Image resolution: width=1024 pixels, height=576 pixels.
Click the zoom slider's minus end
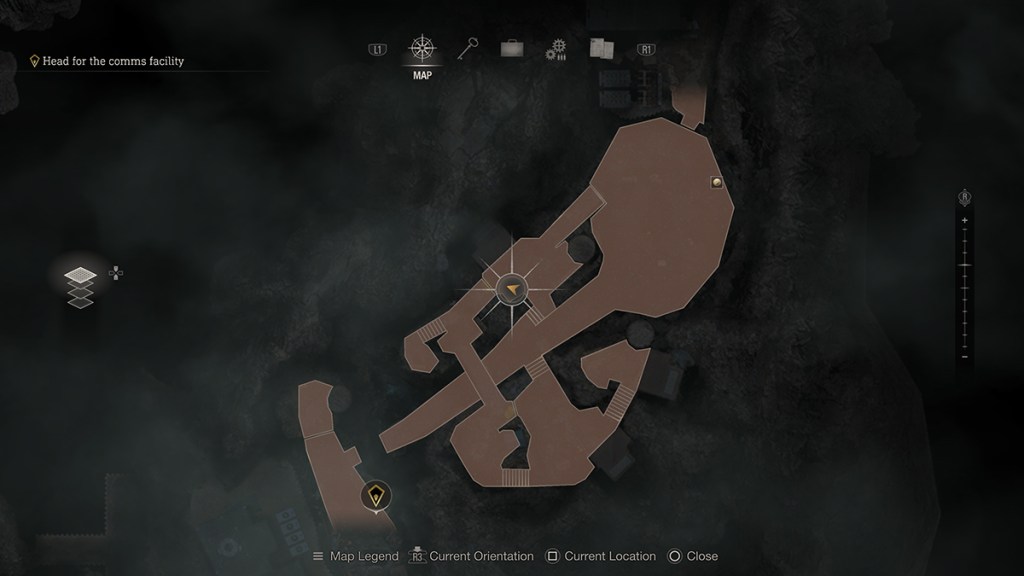[x=964, y=357]
